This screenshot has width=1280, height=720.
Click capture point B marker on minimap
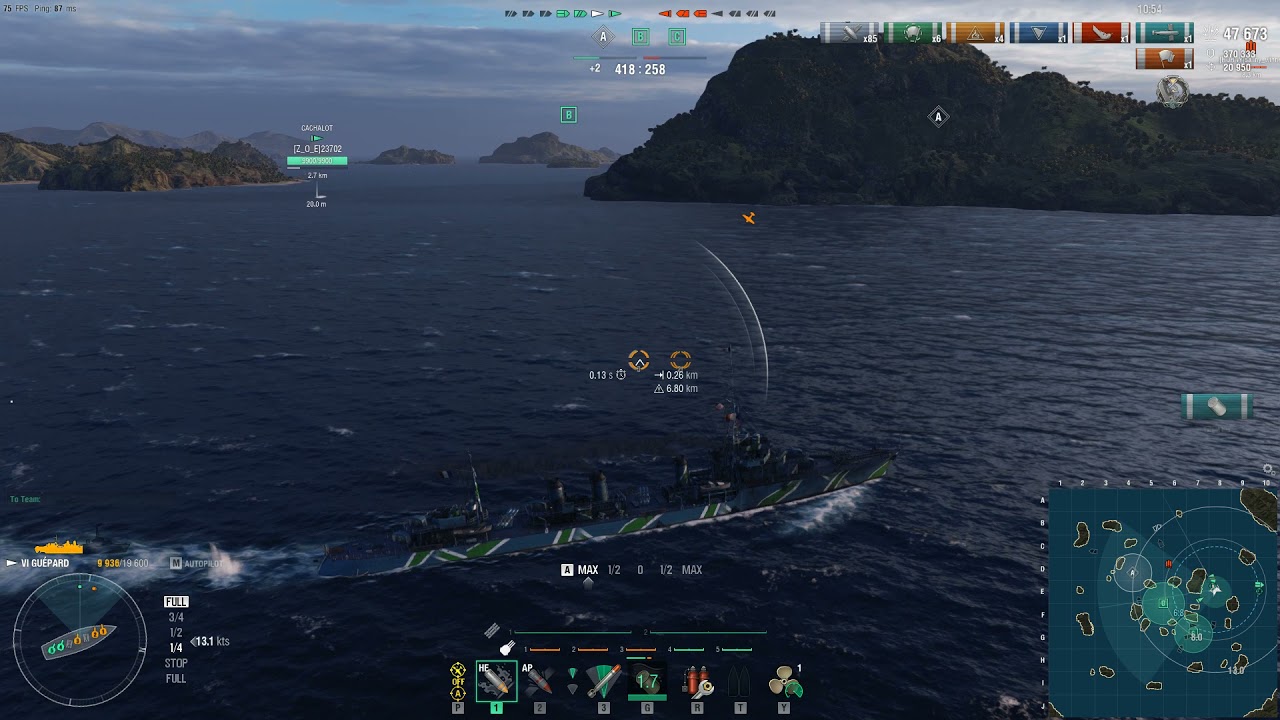1163,603
